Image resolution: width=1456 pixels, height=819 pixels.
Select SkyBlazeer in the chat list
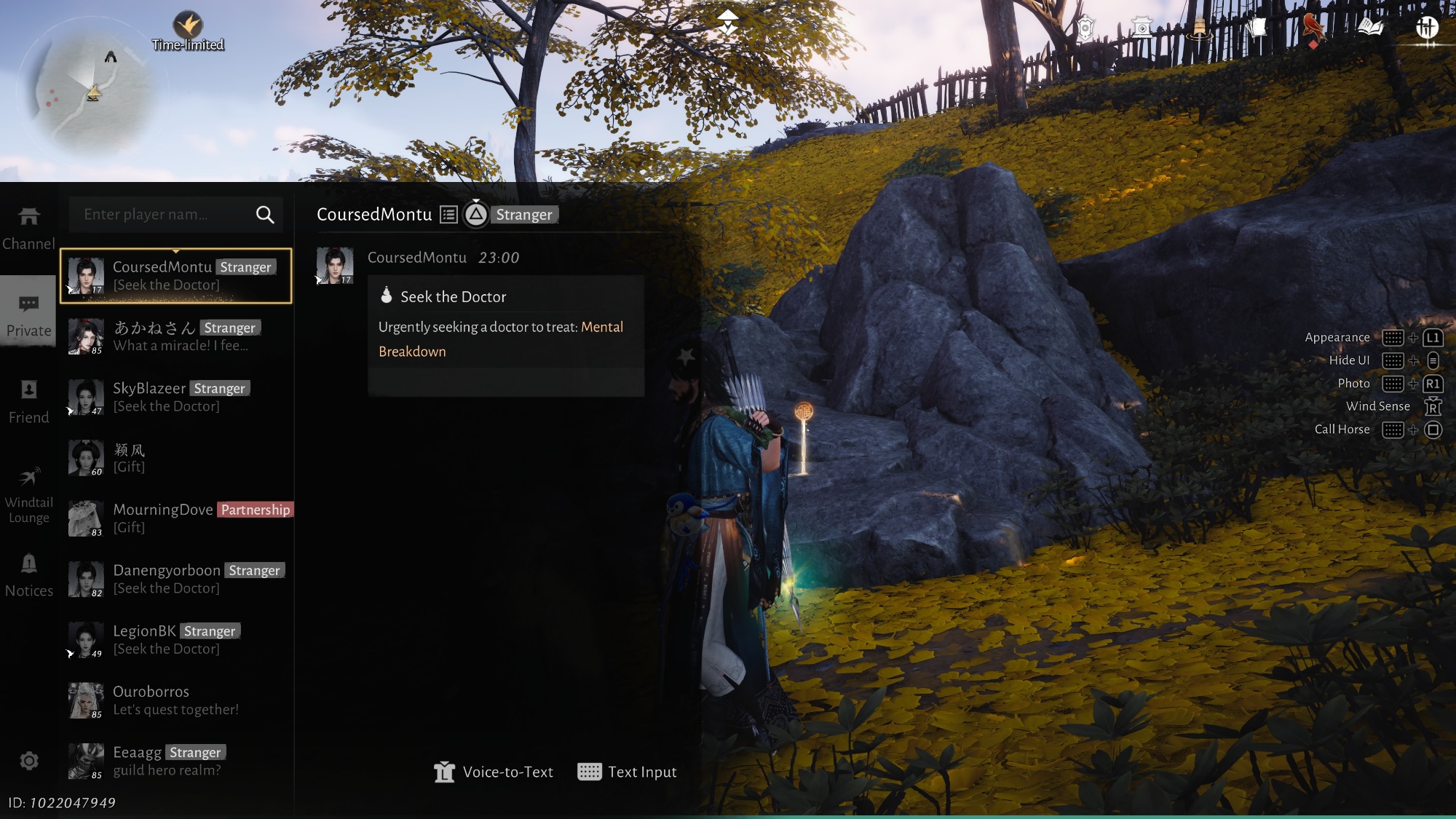click(176, 397)
